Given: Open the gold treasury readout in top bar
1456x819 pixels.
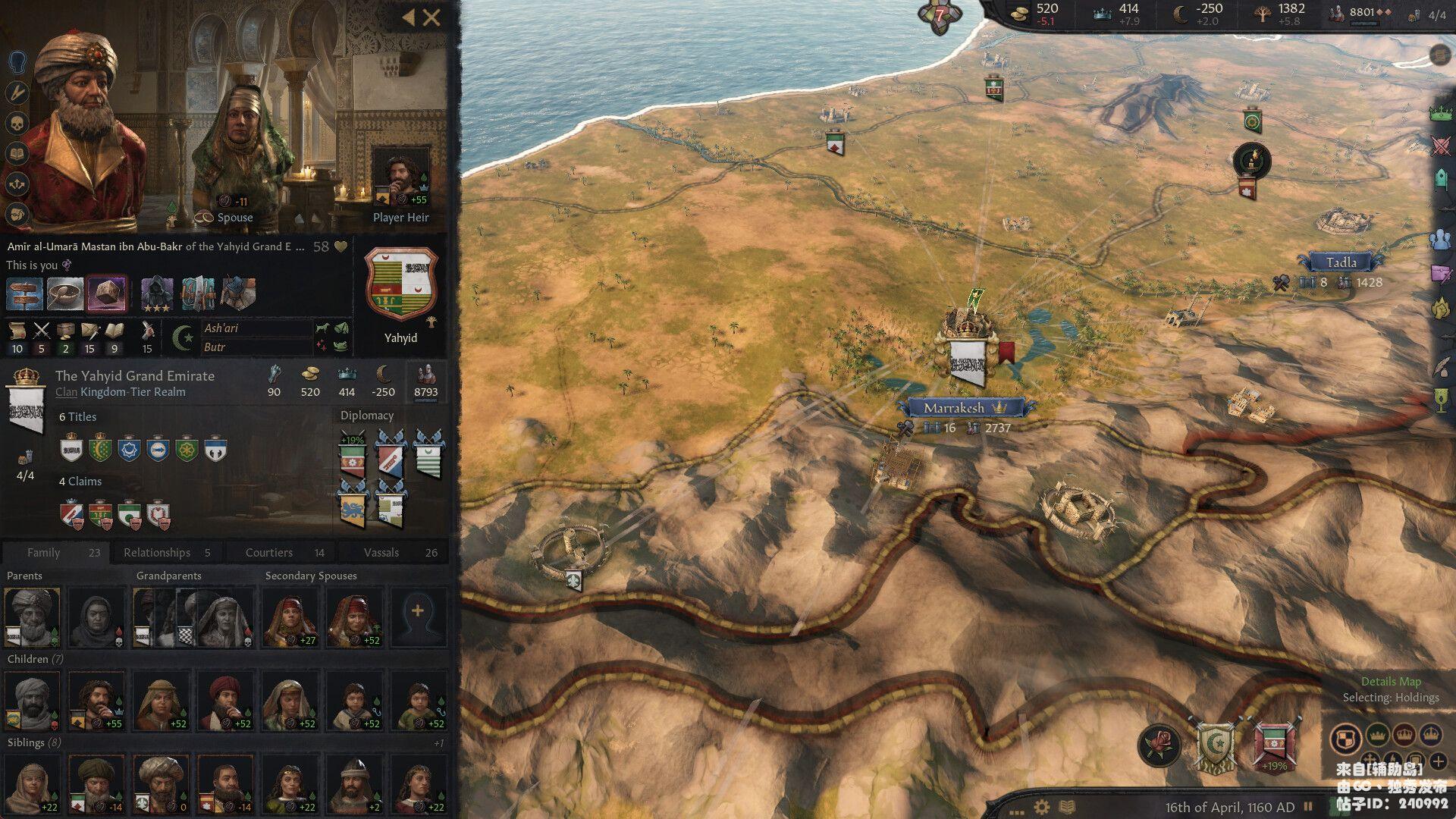Looking at the screenshot, I should click(1037, 13).
